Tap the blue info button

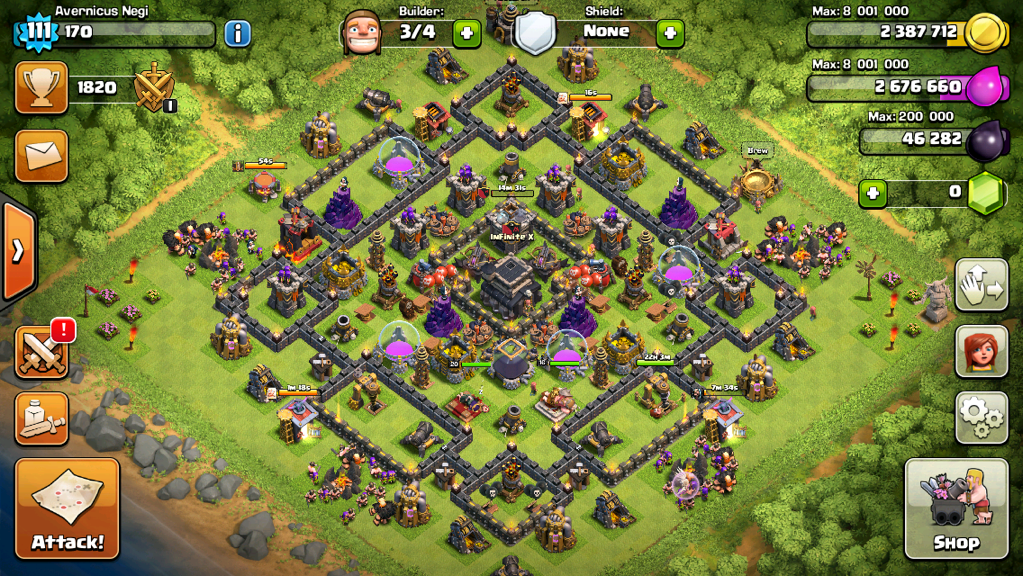coord(237,33)
